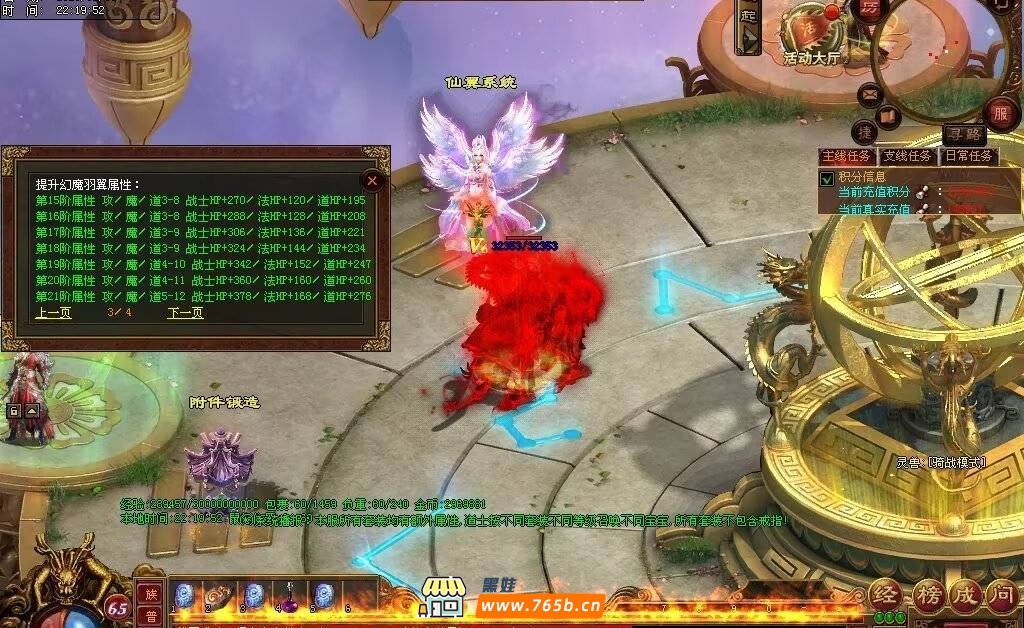Click the round 捷 shortcut button

[x=865, y=132]
